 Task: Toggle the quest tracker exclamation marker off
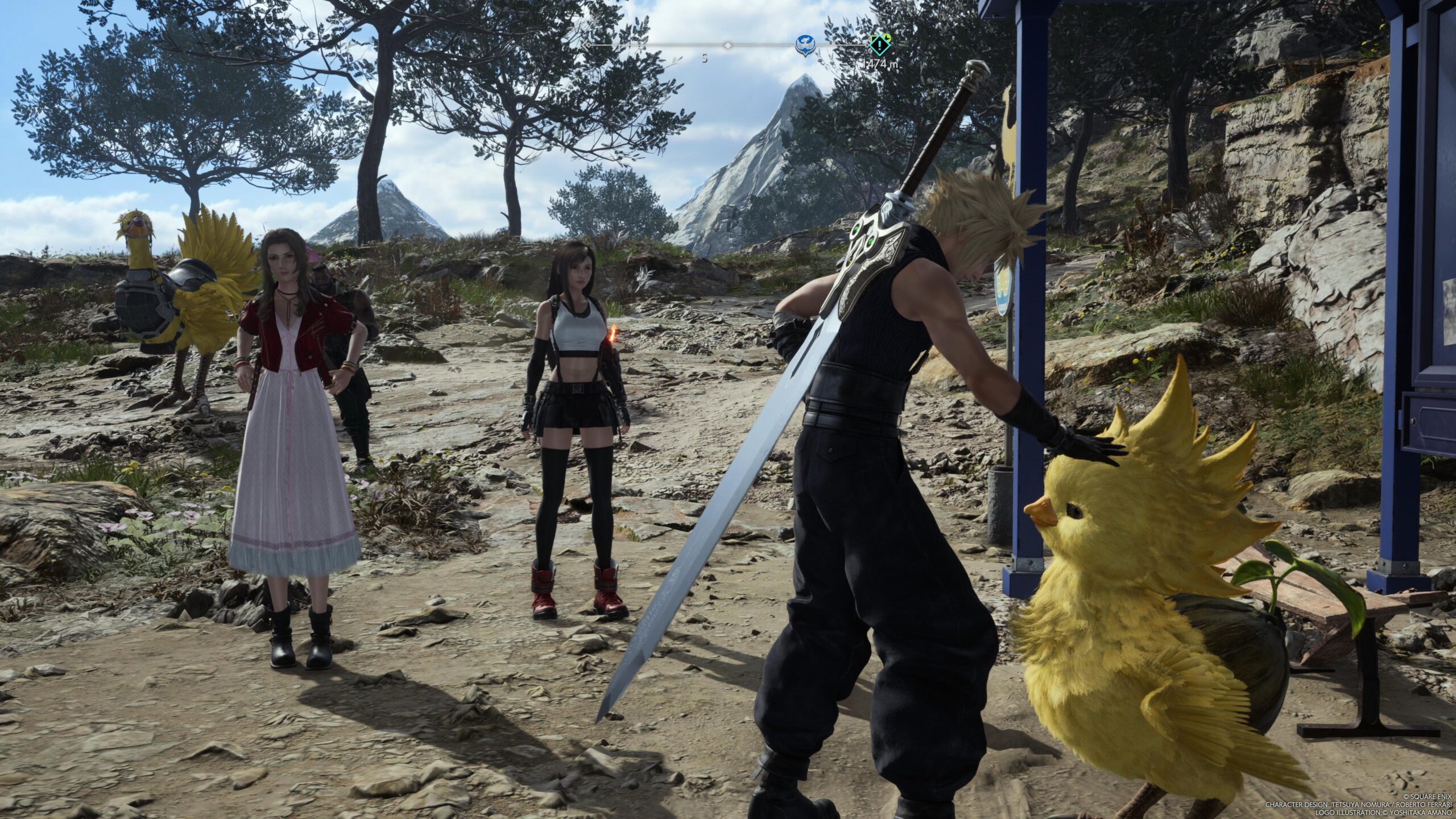pyautogui.click(x=880, y=45)
